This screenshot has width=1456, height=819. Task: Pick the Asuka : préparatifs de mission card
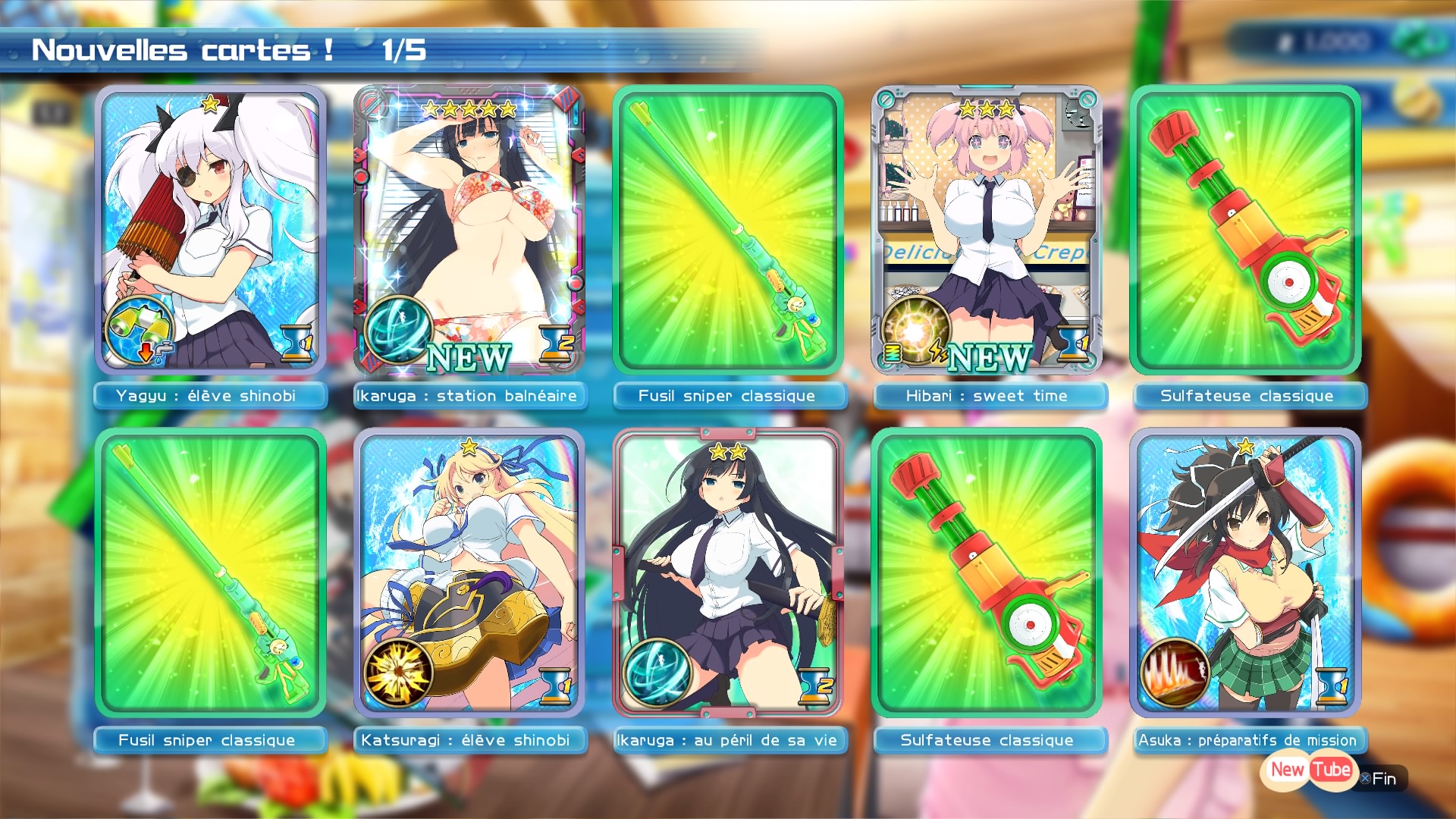click(x=1245, y=573)
